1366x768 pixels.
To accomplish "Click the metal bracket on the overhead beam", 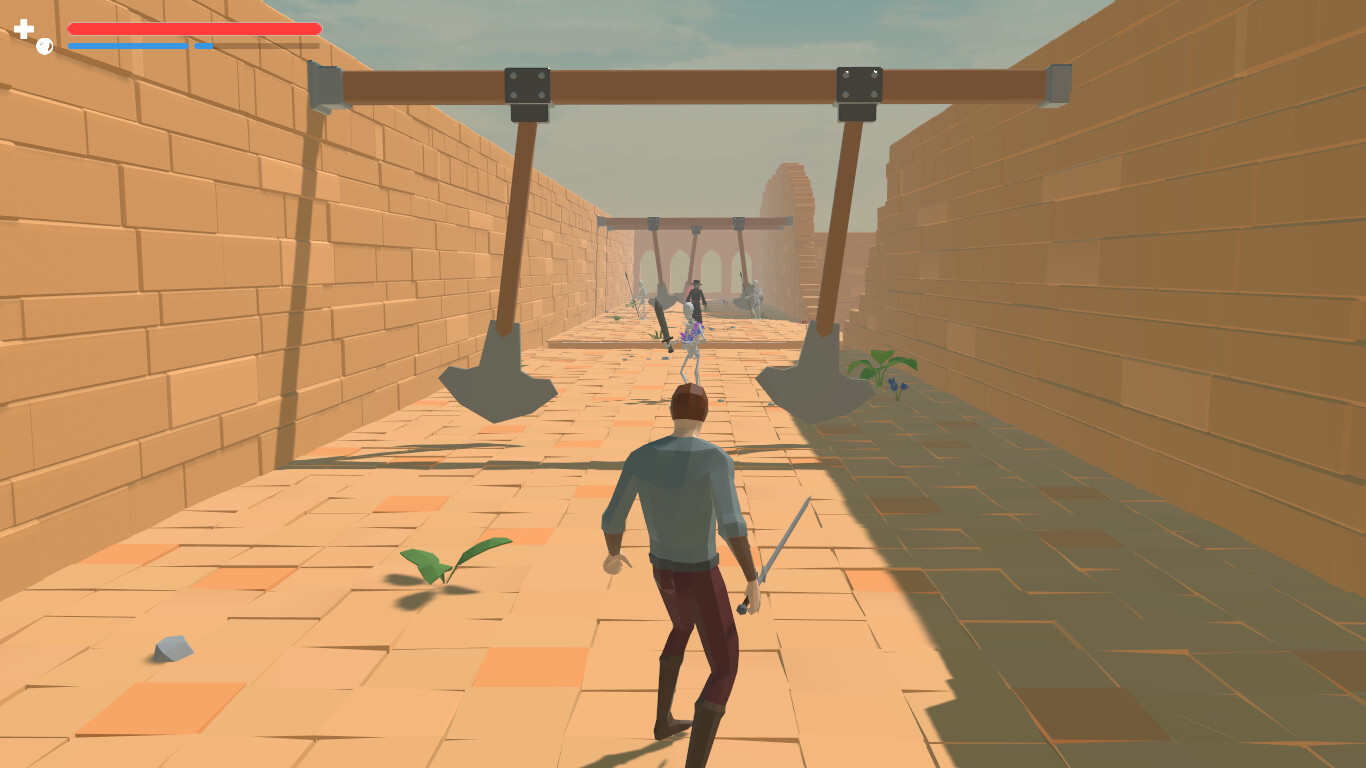I will pos(527,85).
